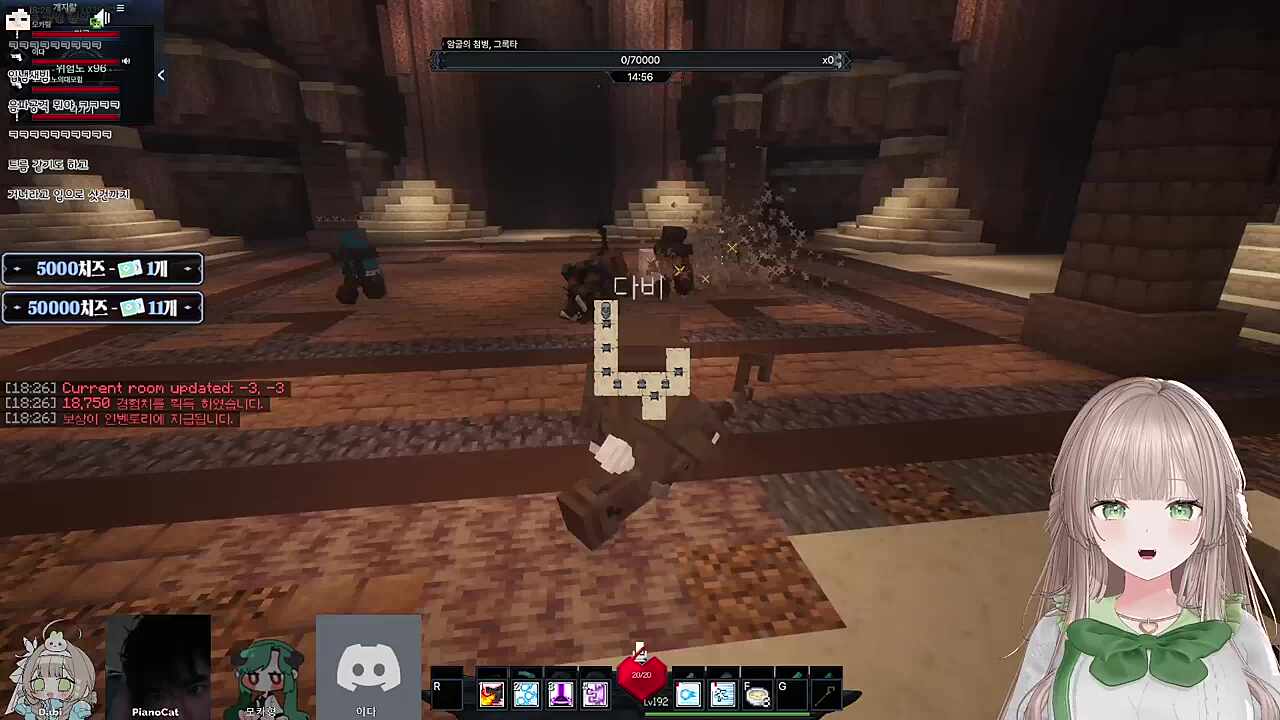Click the dungeon room minimap
Screen dimensions: 1280x720
click(x=641, y=358)
